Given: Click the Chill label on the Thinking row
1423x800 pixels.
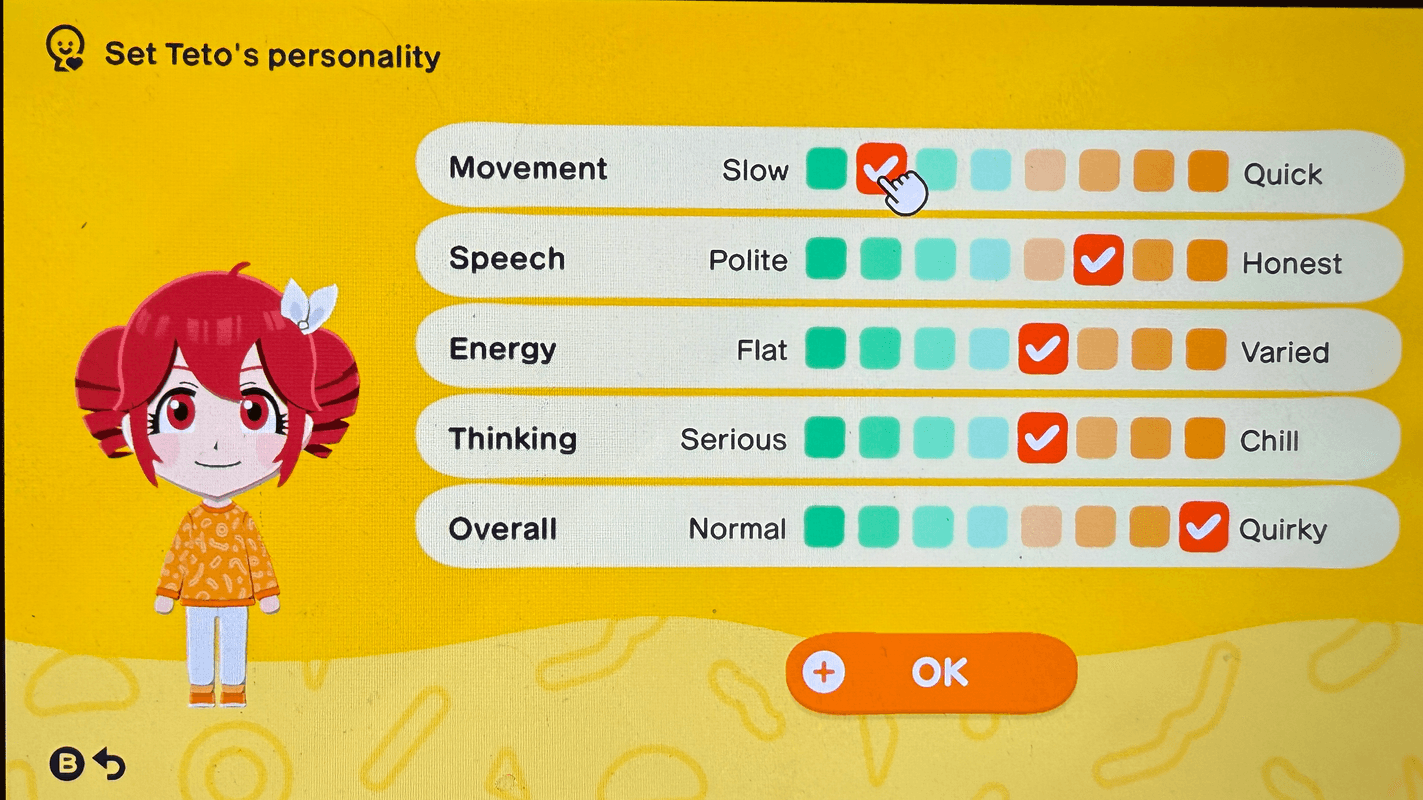Looking at the screenshot, I should click(1268, 440).
